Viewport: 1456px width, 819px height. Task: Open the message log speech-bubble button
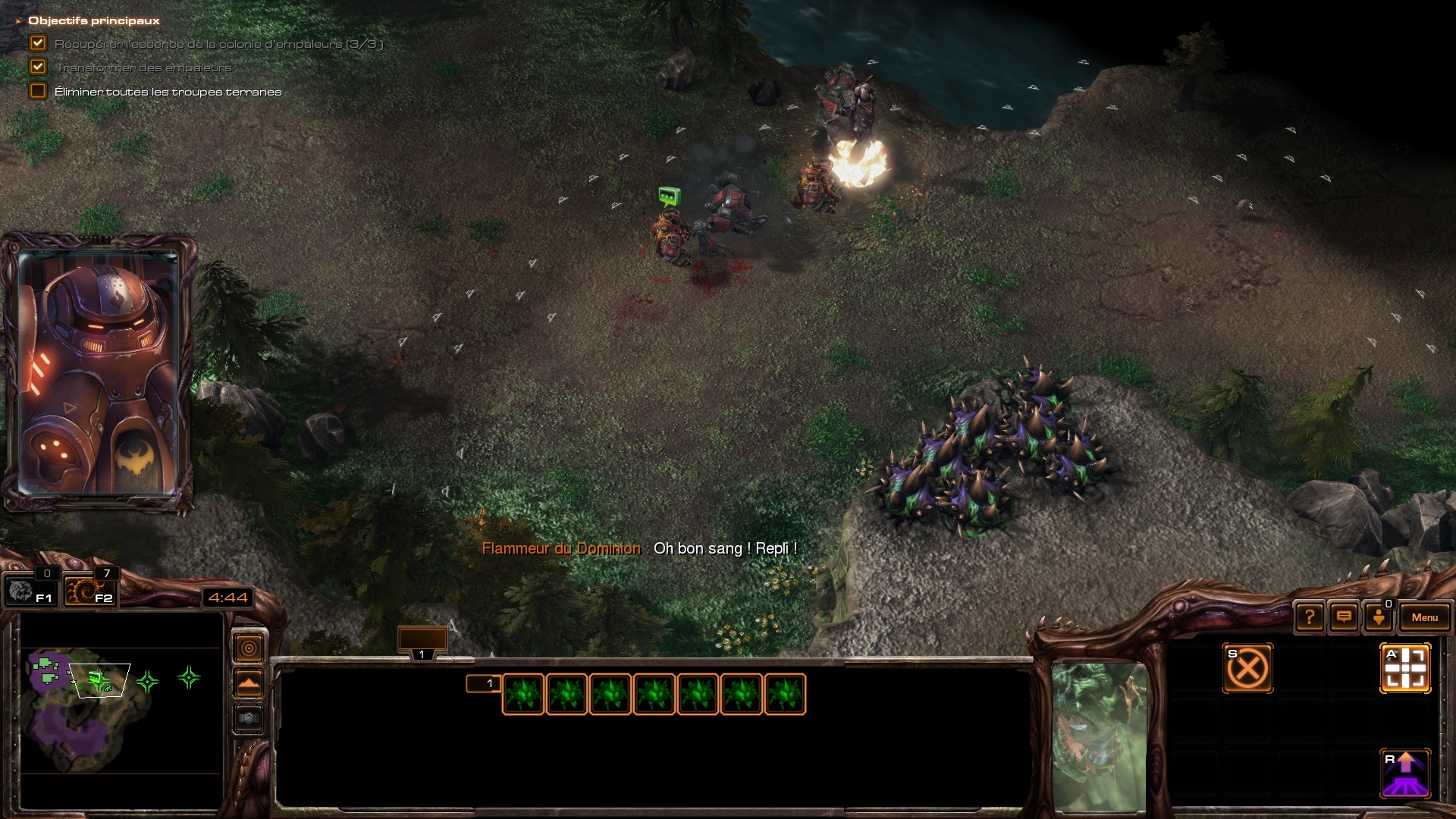click(x=1344, y=617)
